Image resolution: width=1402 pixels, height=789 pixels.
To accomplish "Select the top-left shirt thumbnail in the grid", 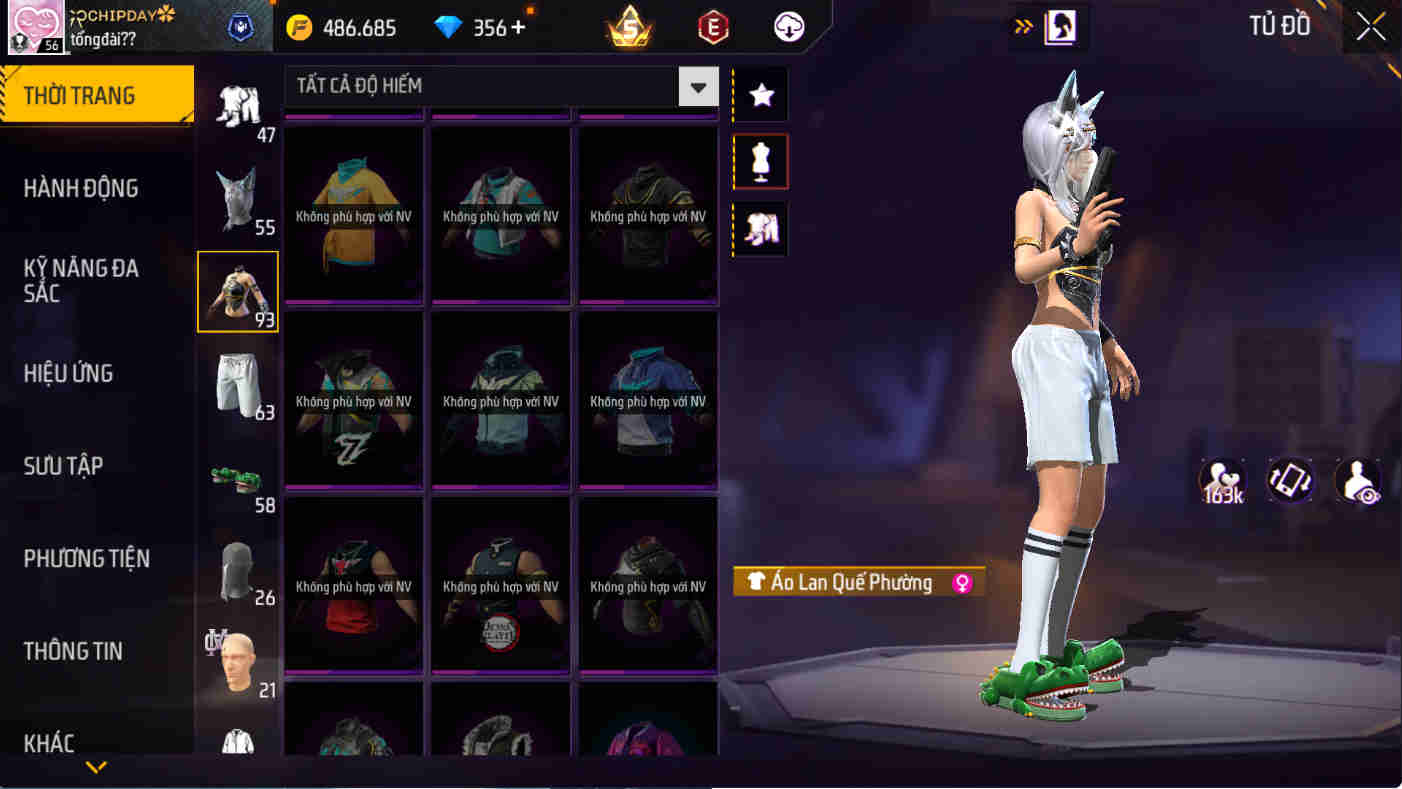I will [x=353, y=214].
